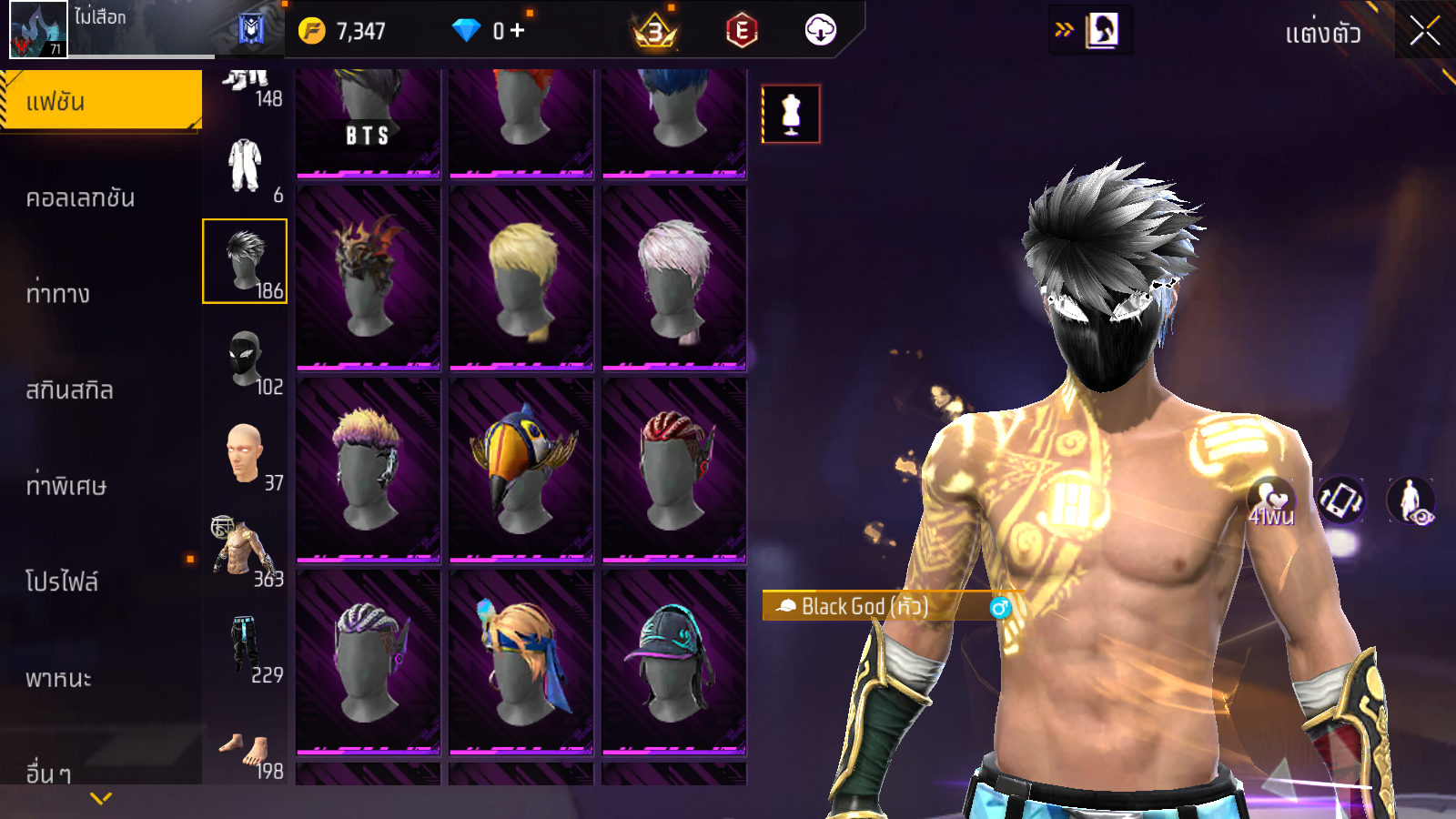Choose the teal and pink cap item
This screenshot has height=819, width=1456.
[674, 662]
